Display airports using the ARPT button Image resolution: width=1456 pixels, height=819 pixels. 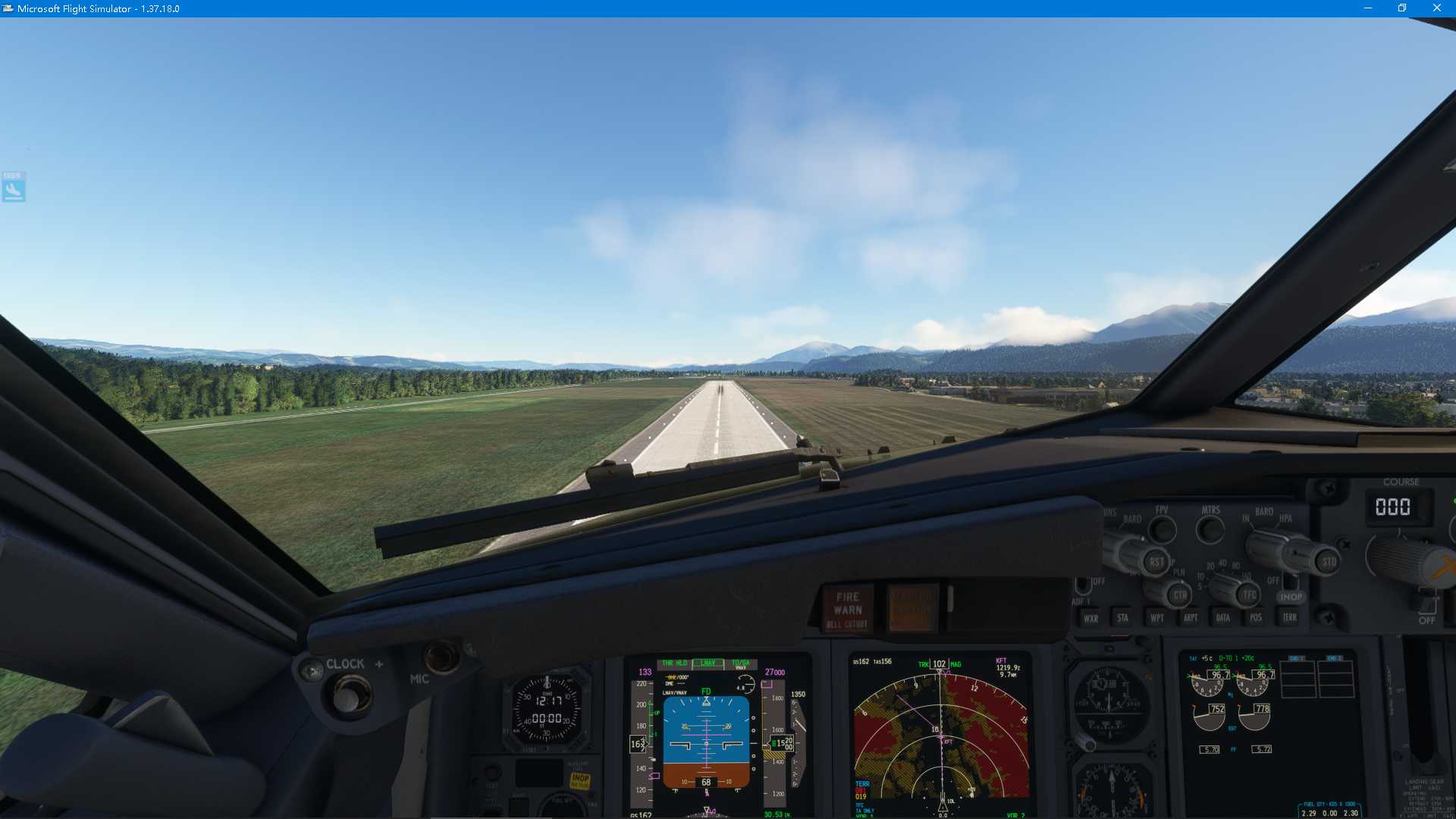tap(1191, 618)
